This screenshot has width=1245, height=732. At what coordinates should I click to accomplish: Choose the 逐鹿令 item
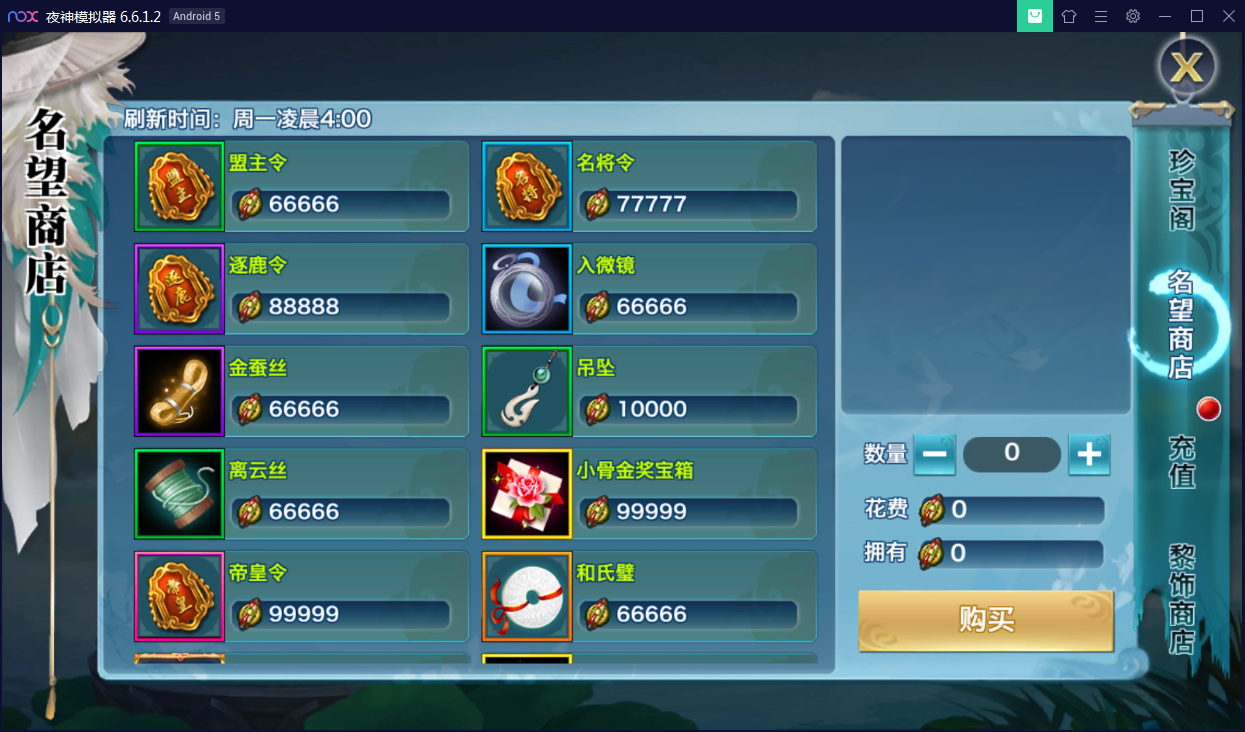tap(300, 289)
